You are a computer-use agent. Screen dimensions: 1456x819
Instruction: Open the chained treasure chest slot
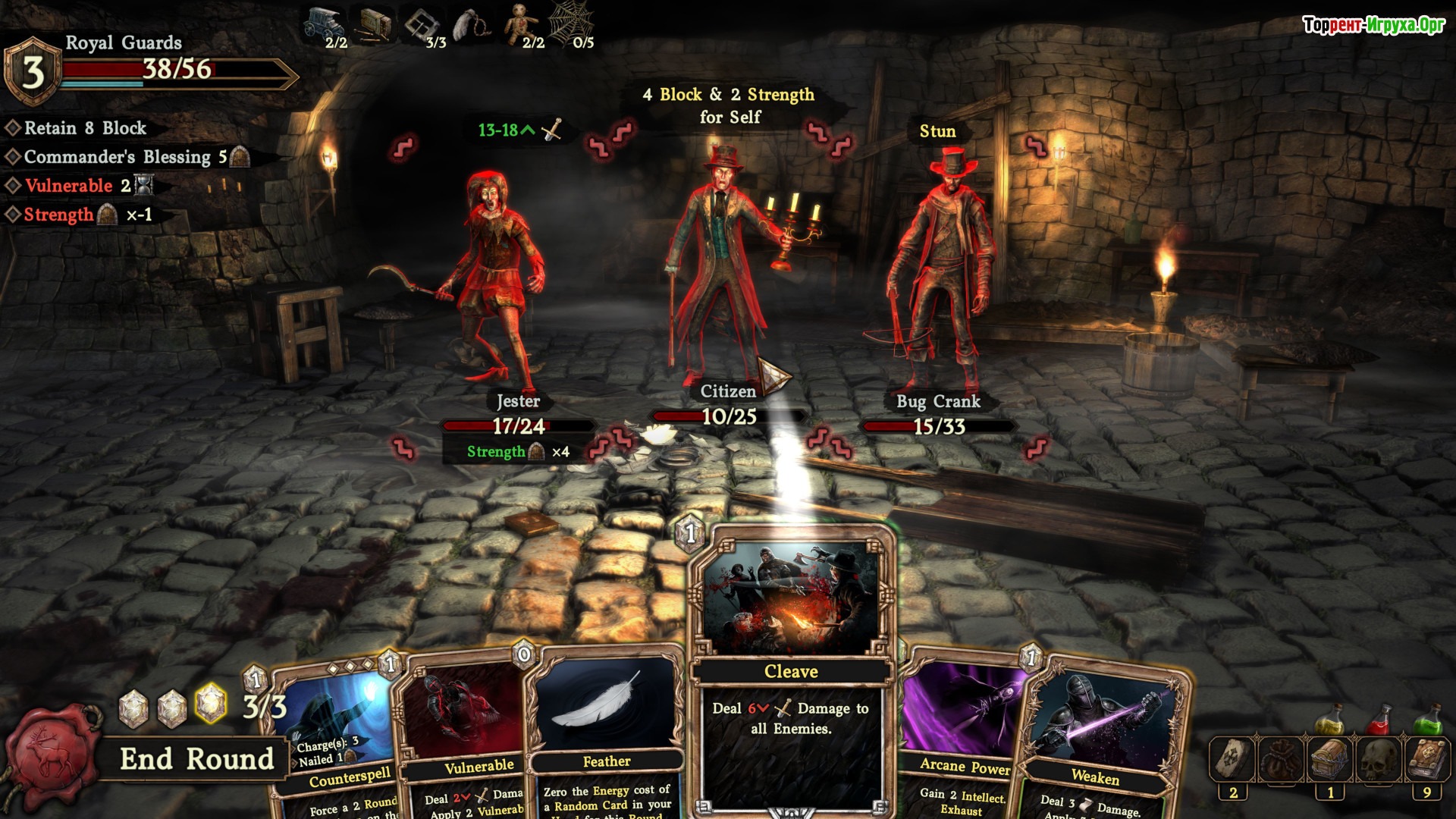coord(1330,758)
